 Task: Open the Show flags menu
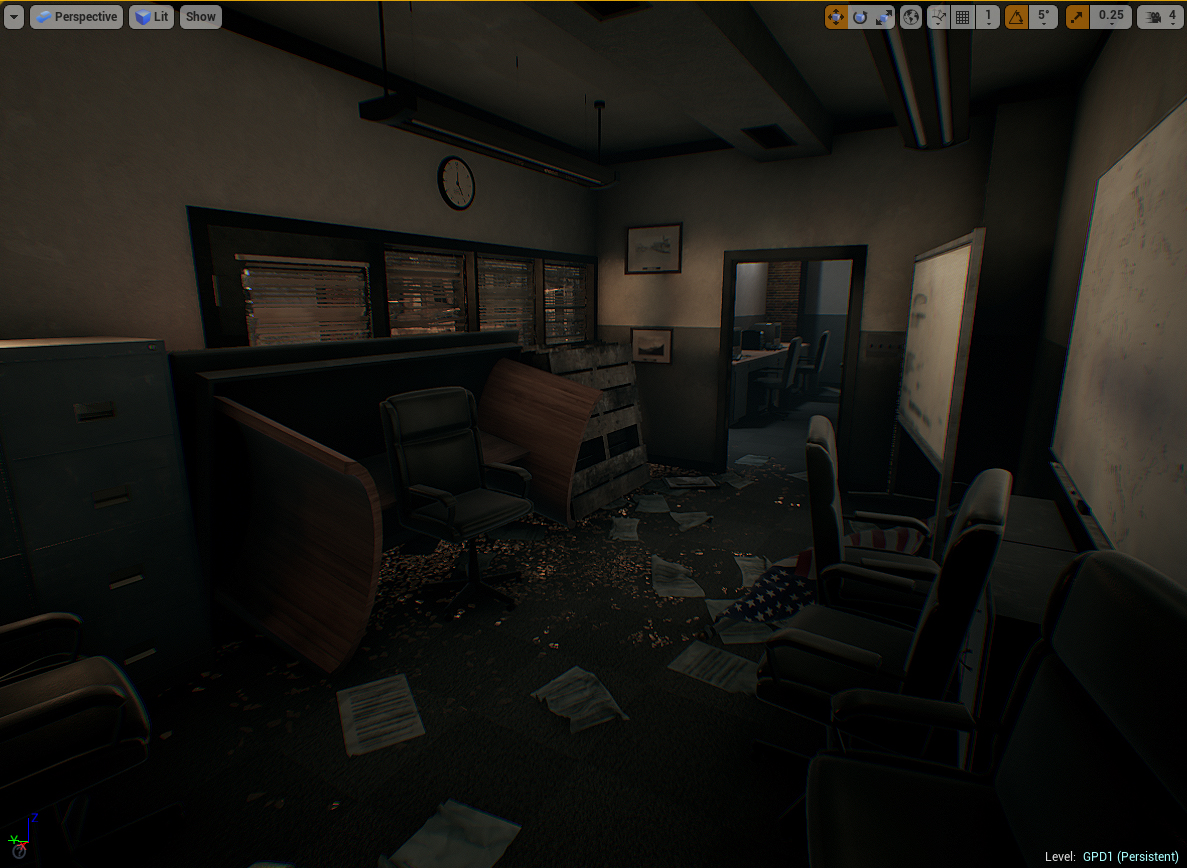pos(201,17)
